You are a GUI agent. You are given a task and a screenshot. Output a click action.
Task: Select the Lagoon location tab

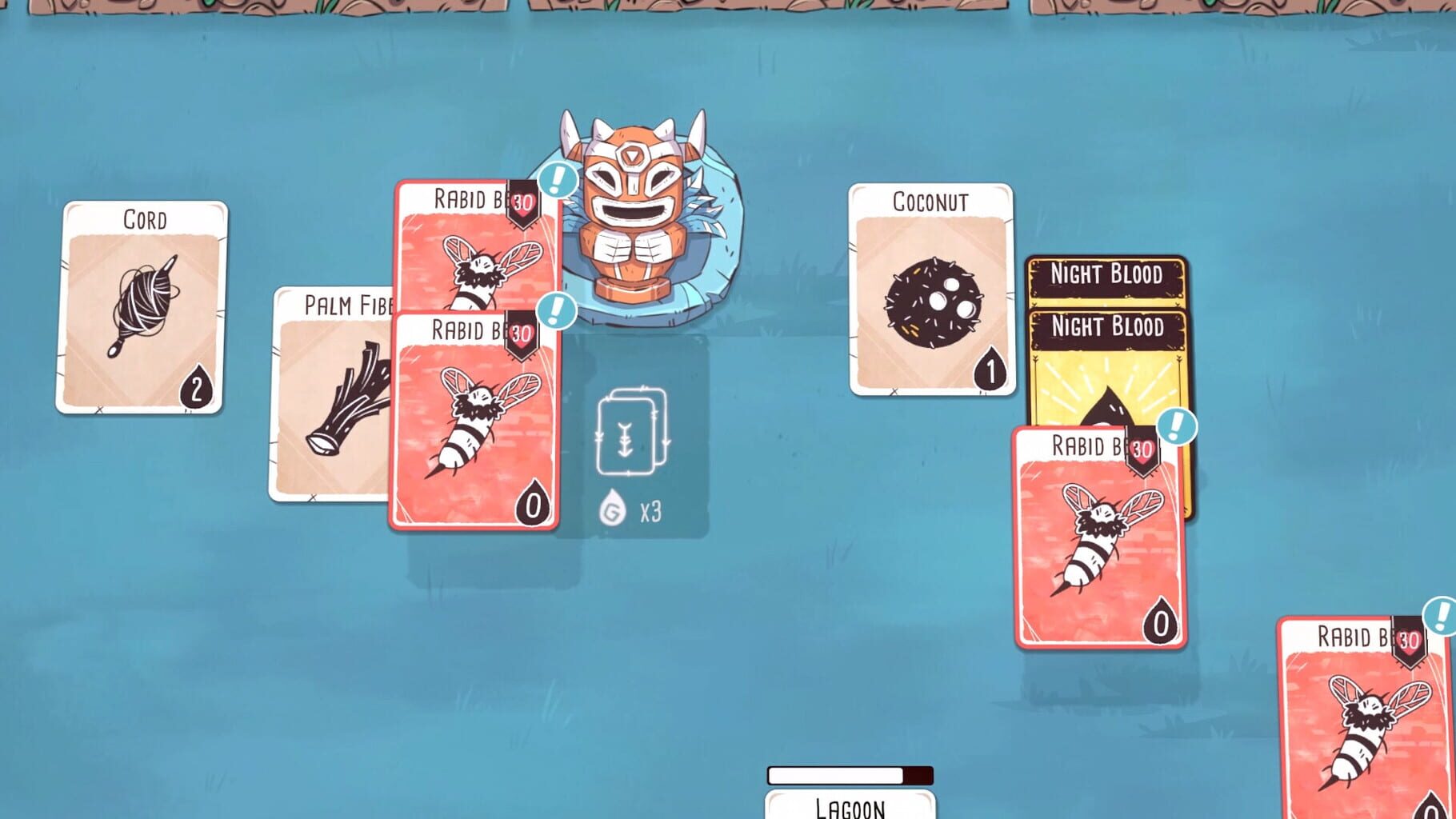tap(850, 808)
